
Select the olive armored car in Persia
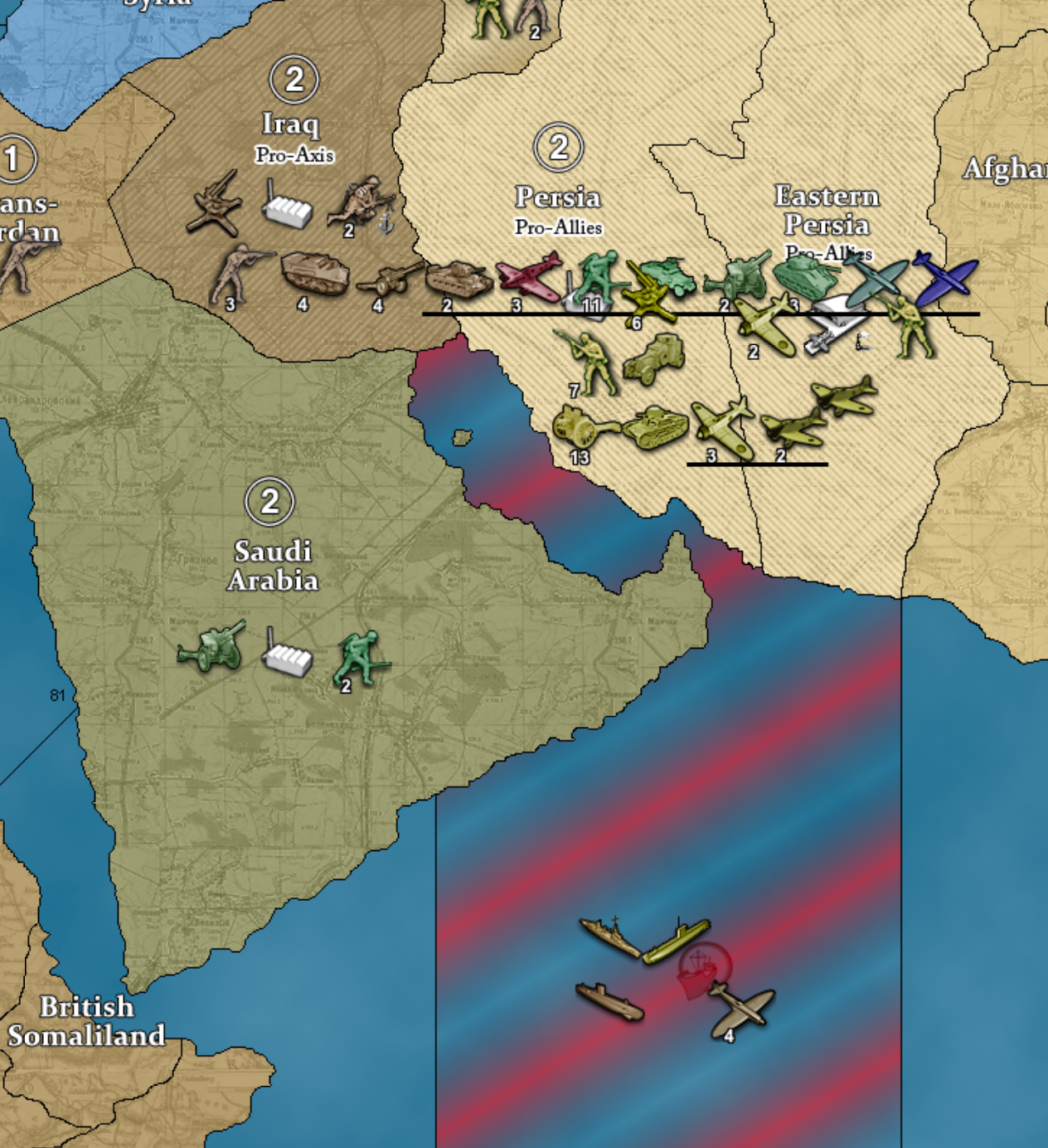click(654, 359)
